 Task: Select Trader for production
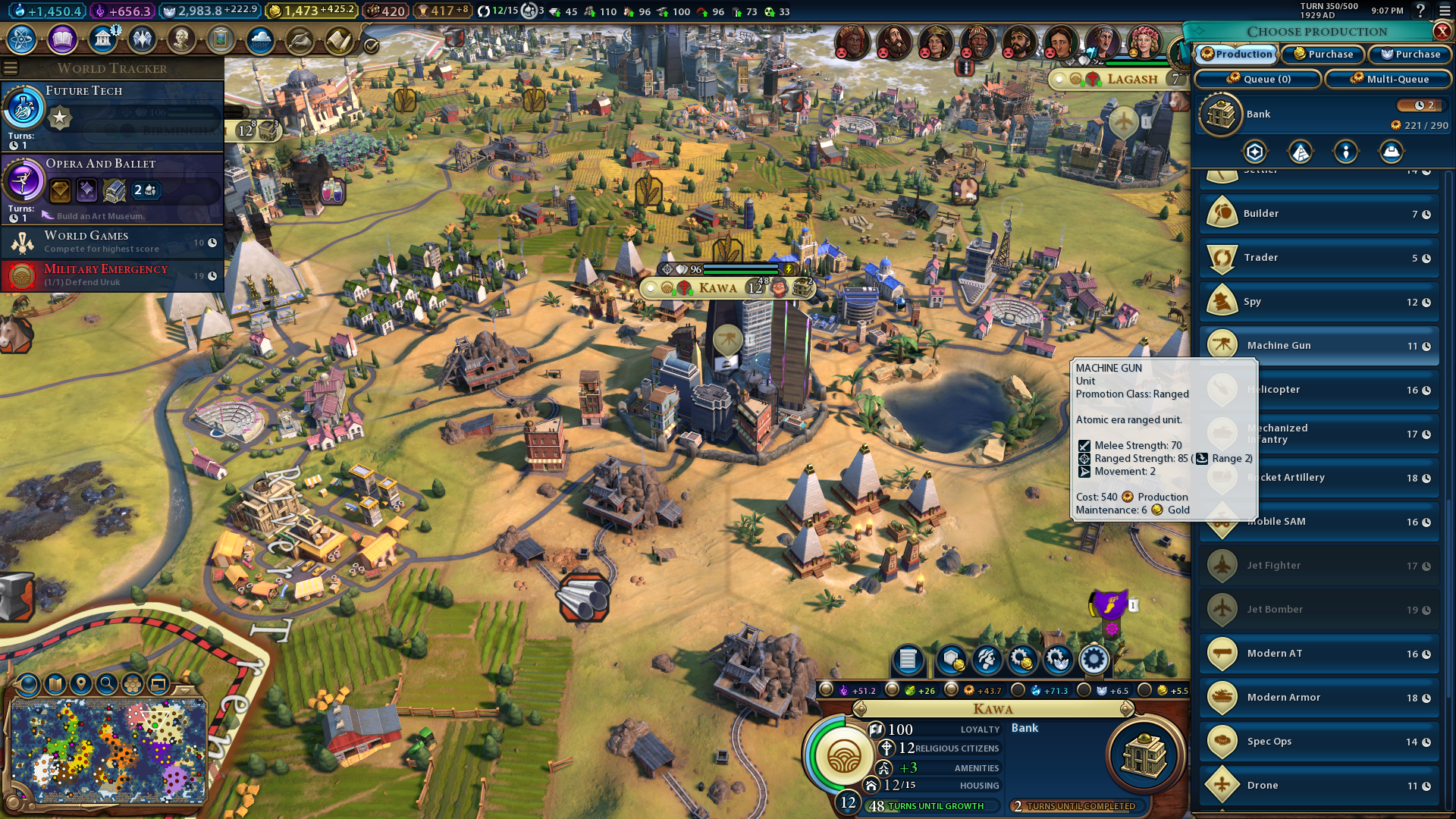(1319, 258)
